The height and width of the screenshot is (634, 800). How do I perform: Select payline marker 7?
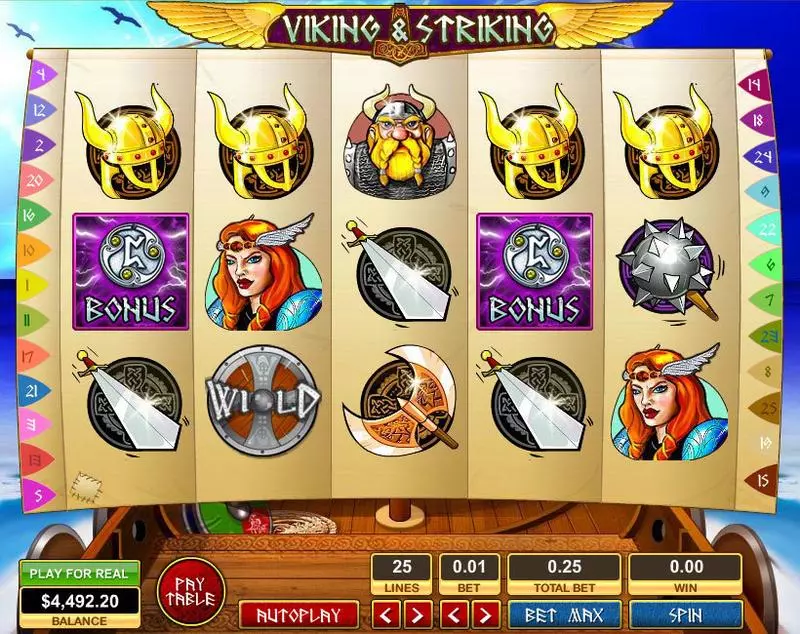pyautogui.click(x=768, y=298)
